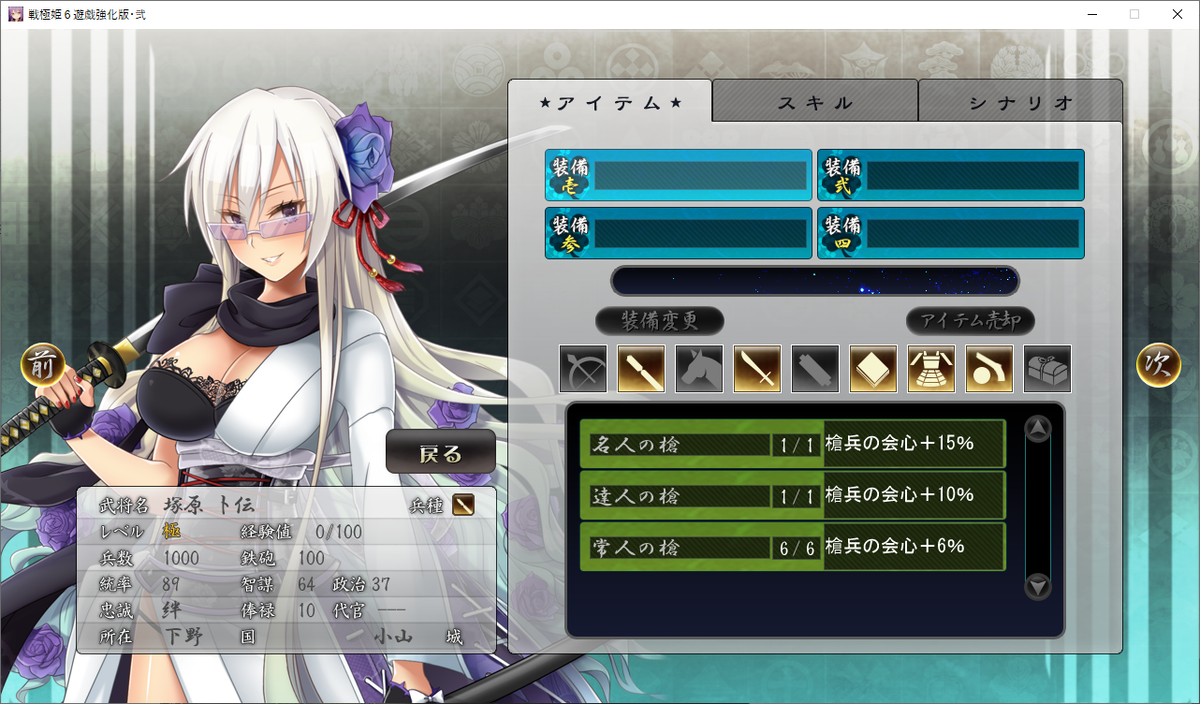Select the アイテム tab
Image resolution: width=1200 pixels, height=704 pixels.
pyautogui.click(x=610, y=102)
